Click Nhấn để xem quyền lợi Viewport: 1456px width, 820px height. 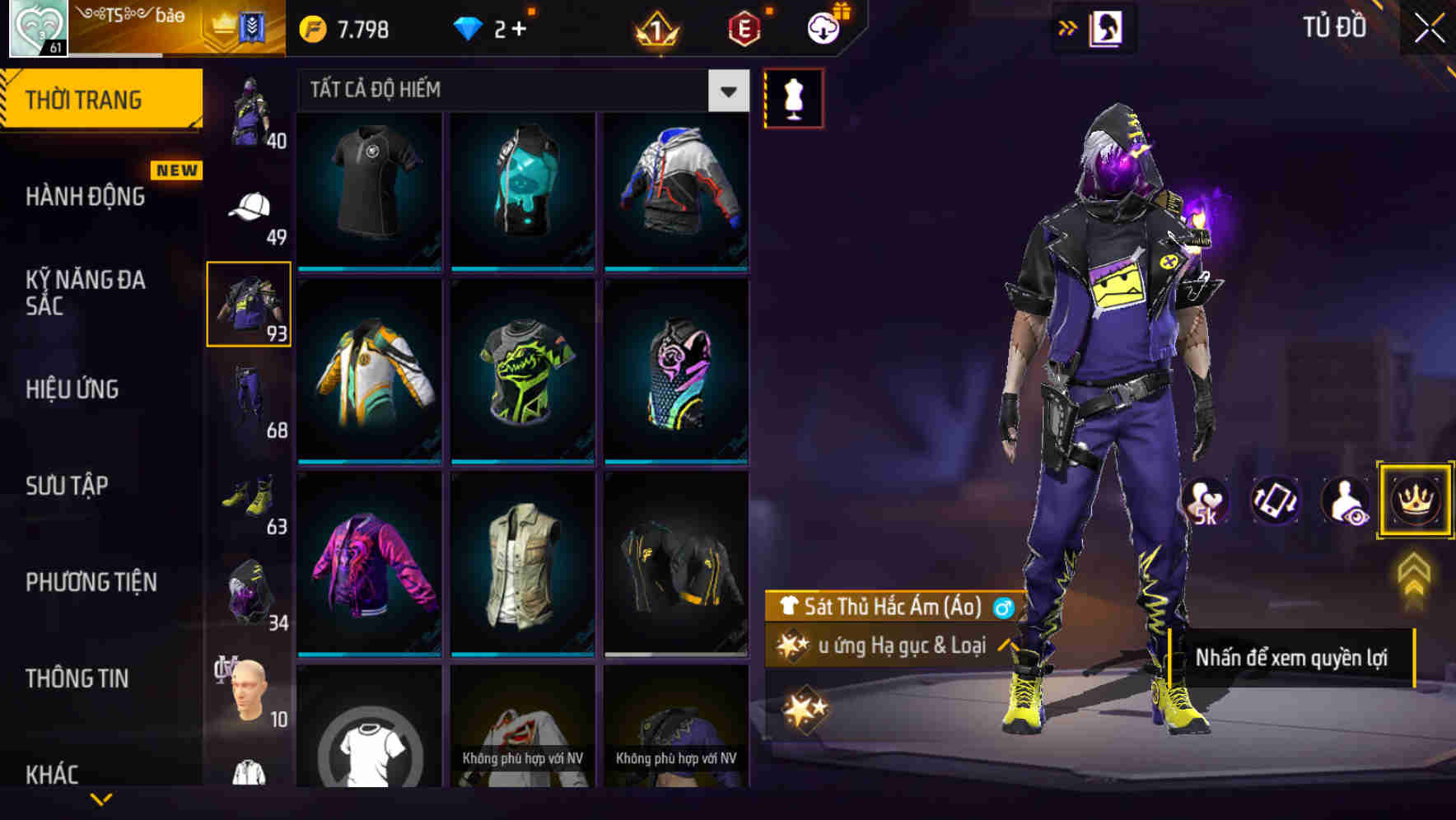click(1293, 658)
